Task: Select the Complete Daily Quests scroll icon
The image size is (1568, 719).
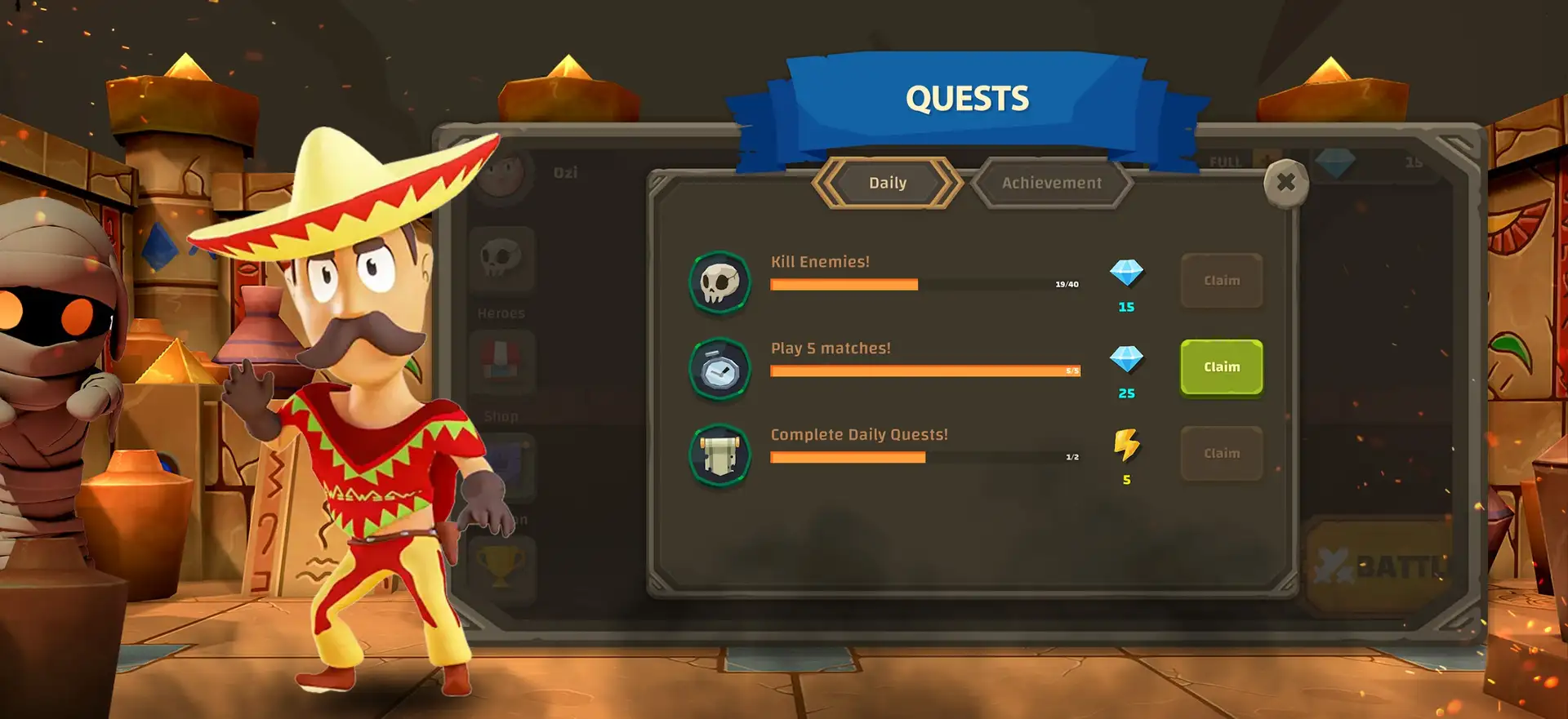Action: click(x=719, y=455)
